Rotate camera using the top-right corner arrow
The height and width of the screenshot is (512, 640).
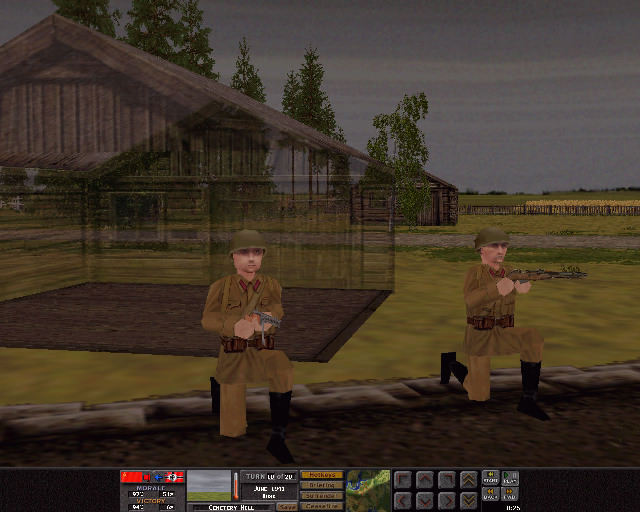[446, 480]
